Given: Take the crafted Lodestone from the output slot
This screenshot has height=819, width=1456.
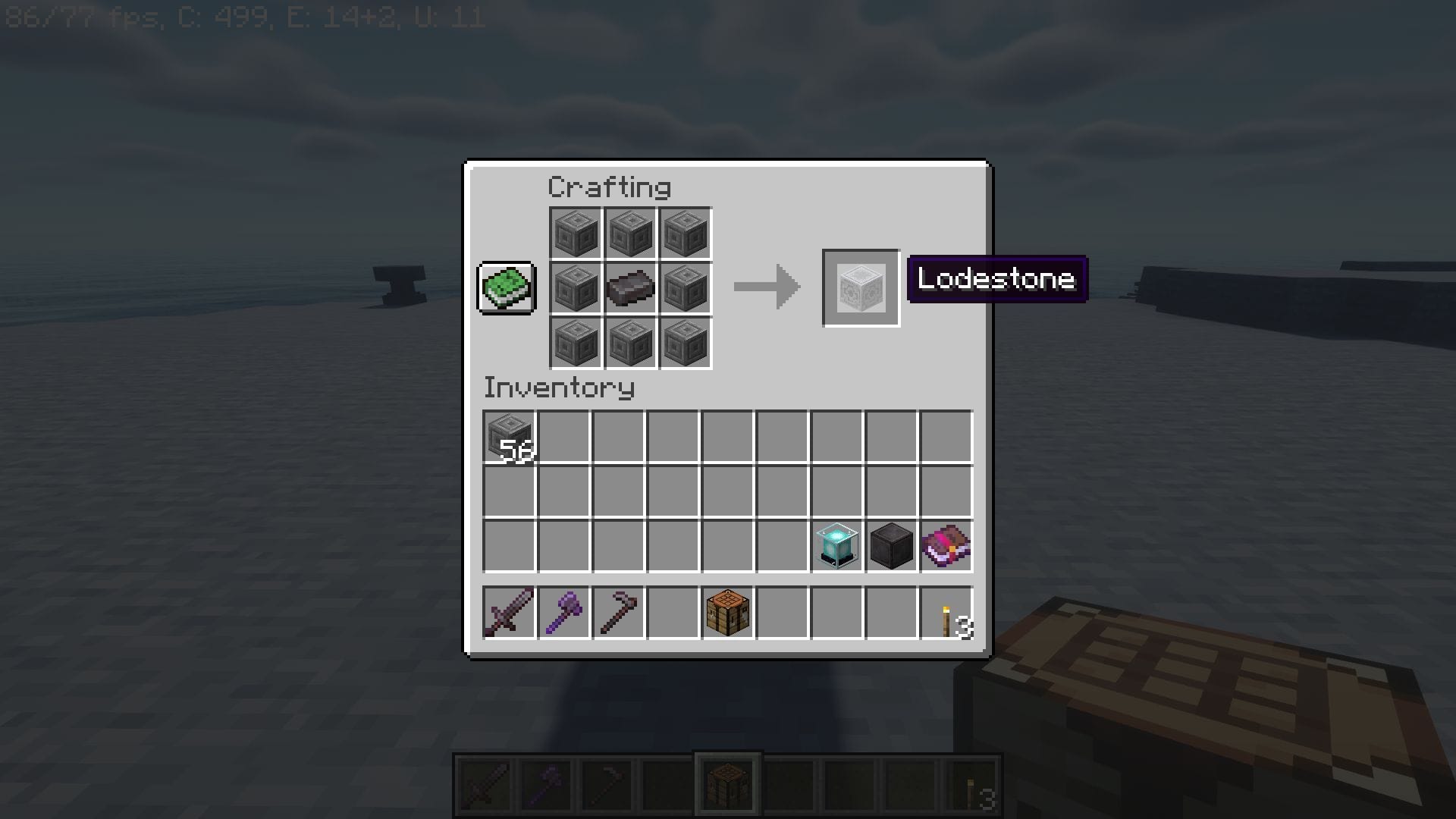Looking at the screenshot, I should (x=861, y=287).
